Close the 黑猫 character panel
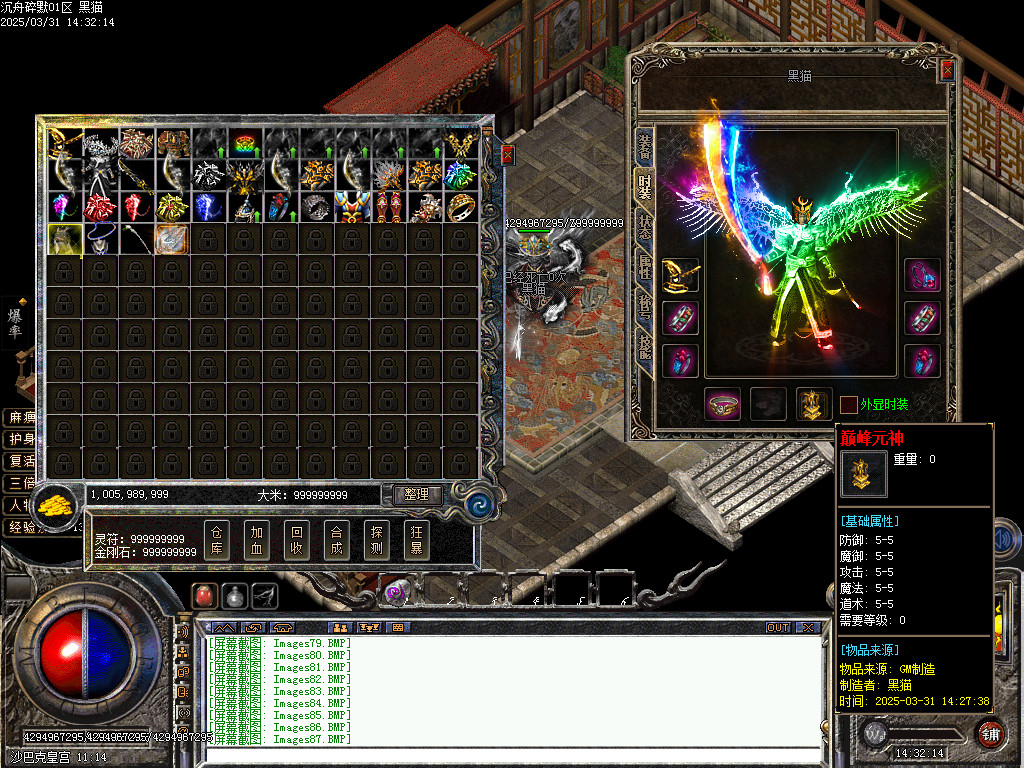Image resolution: width=1024 pixels, height=768 pixels. (947, 70)
